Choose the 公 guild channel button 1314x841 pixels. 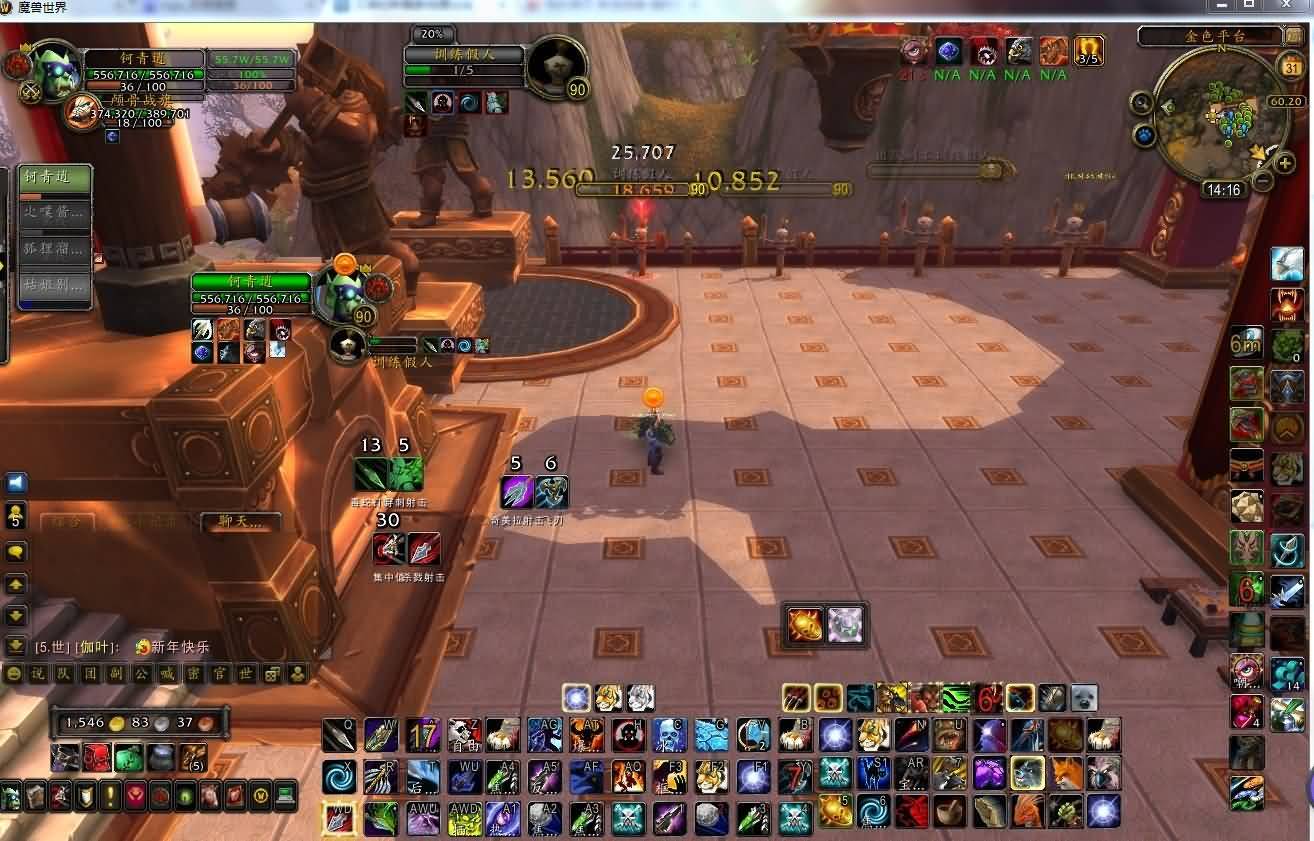pyautogui.click(x=142, y=674)
